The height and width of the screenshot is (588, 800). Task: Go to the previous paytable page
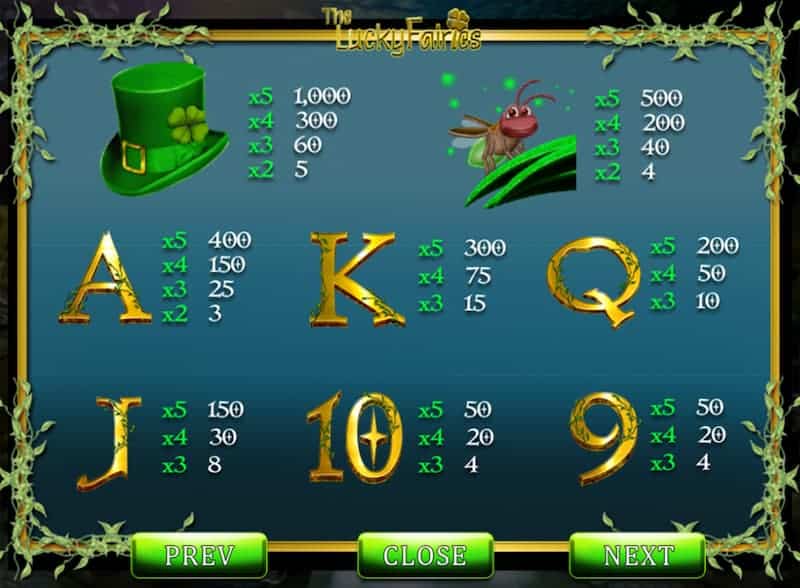coord(199,555)
